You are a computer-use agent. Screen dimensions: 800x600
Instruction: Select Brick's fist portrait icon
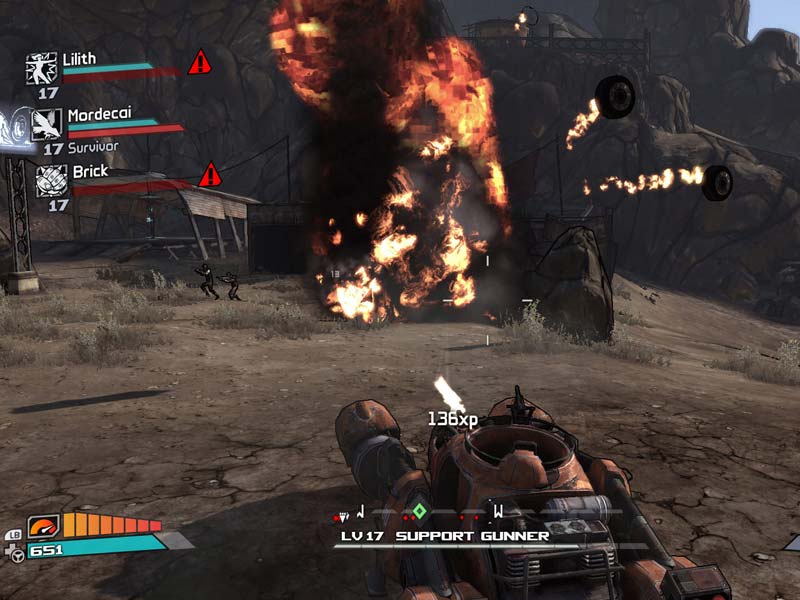[52, 181]
